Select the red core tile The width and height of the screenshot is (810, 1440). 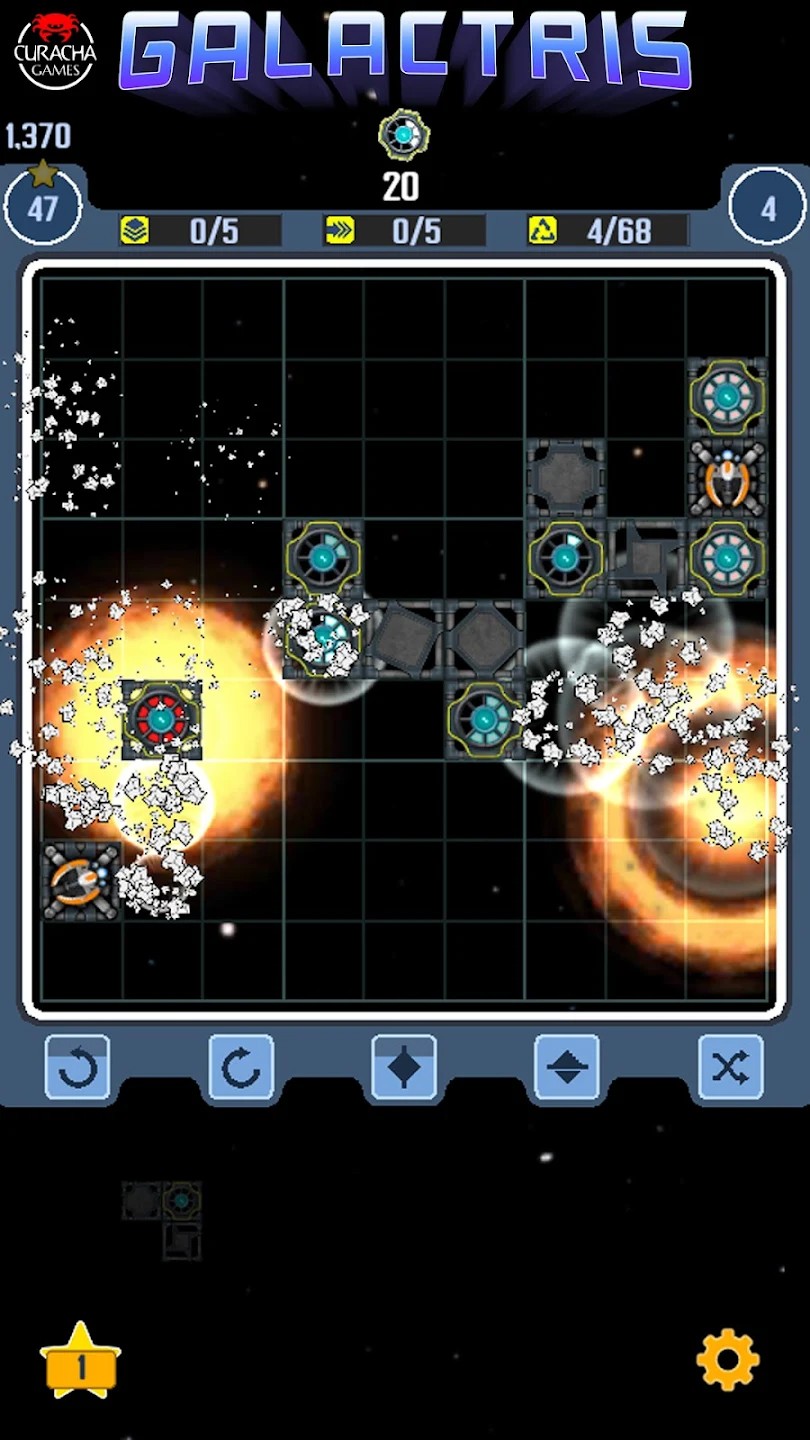tap(161, 719)
